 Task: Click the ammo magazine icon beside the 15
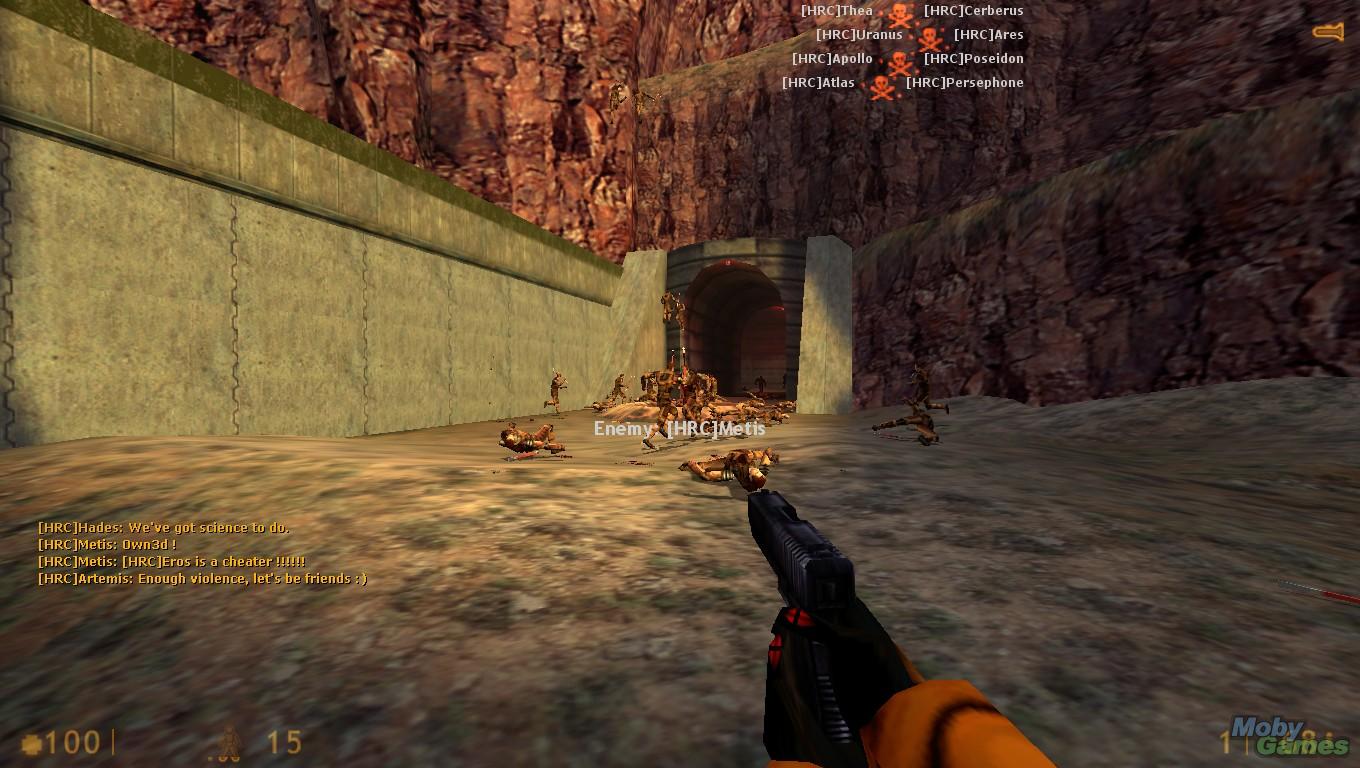coord(228,744)
